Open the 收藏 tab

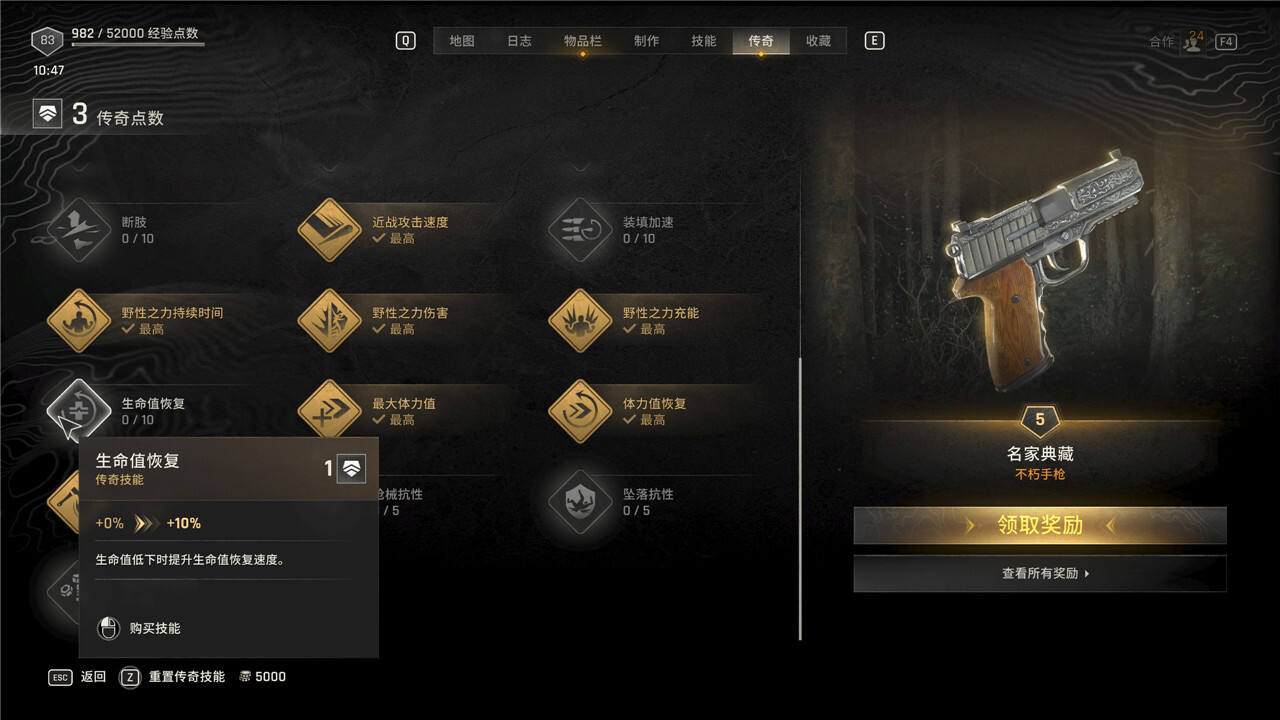[818, 41]
